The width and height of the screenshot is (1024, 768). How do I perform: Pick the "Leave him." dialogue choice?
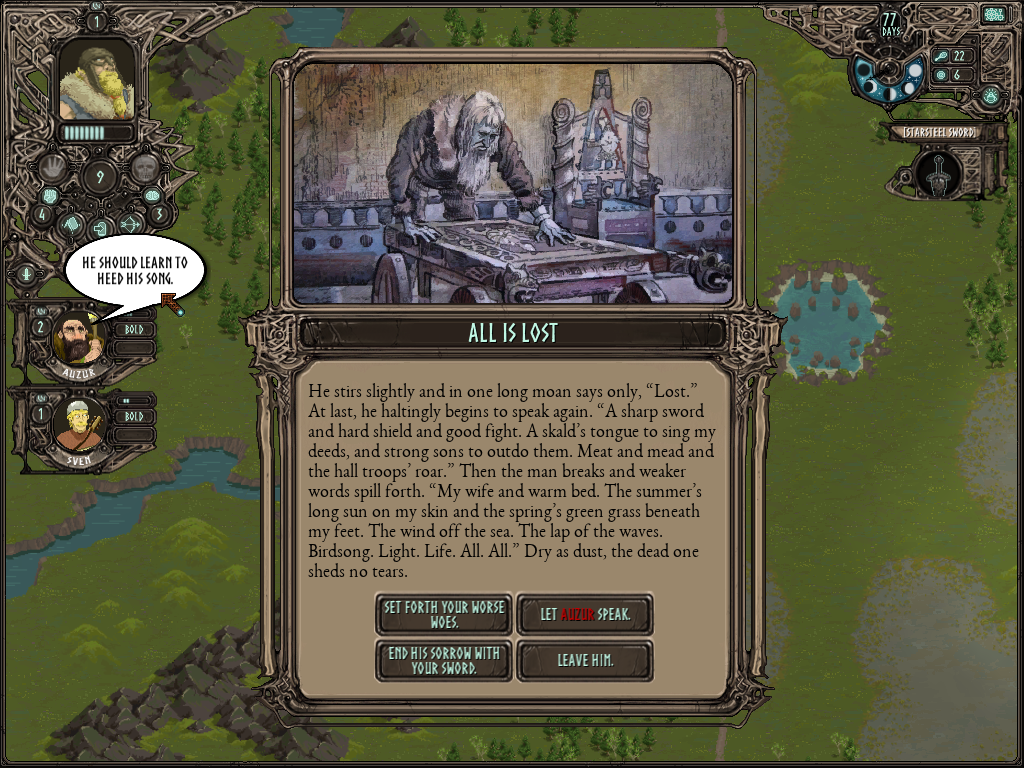tap(585, 661)
